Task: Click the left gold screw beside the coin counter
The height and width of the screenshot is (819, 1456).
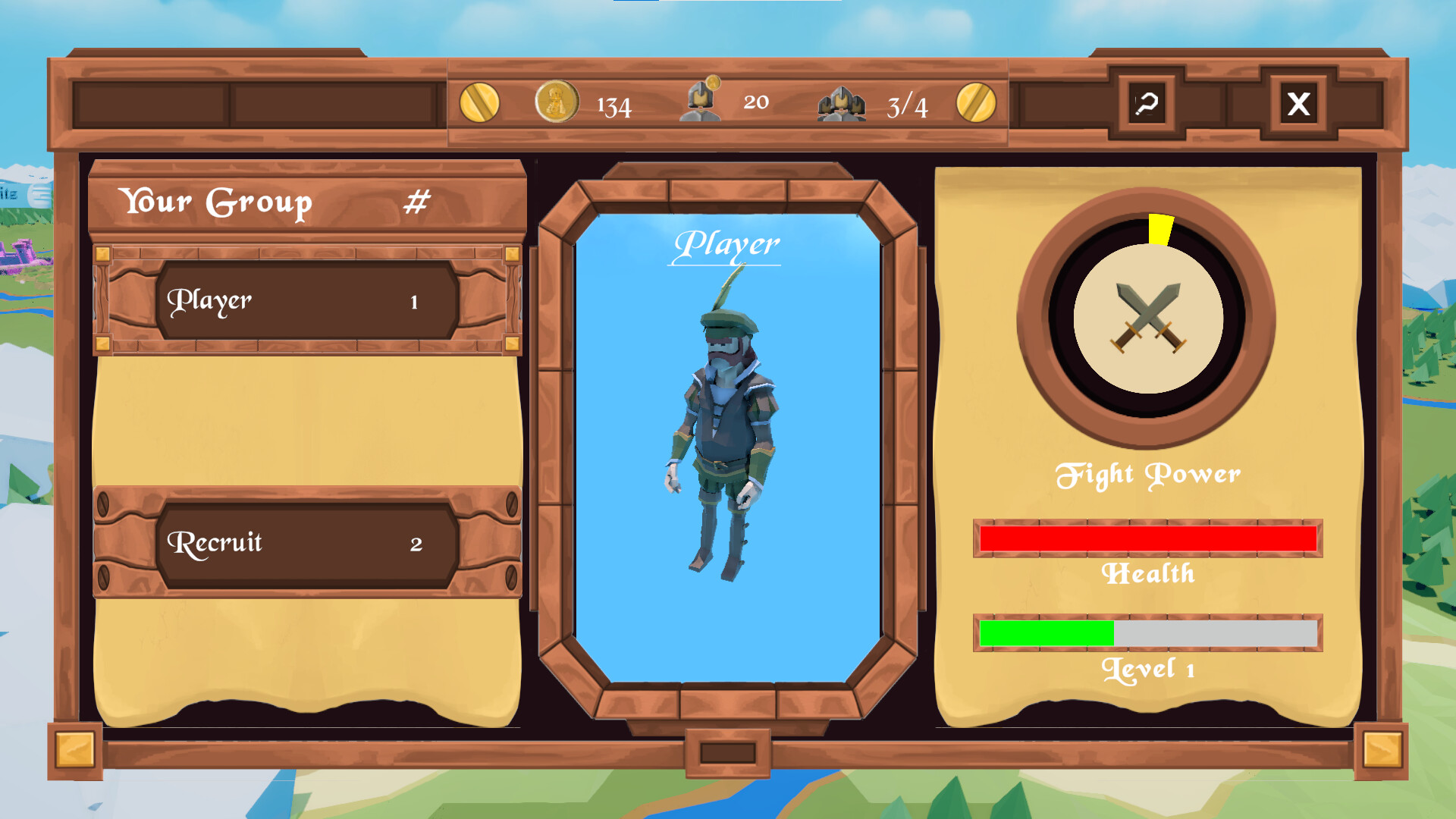Action: coord(480,104)
